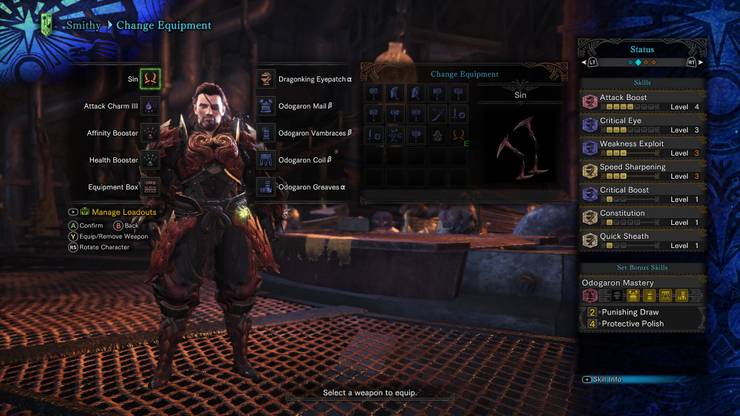Pick the Health Booster slot

click(x=150, y=159)
